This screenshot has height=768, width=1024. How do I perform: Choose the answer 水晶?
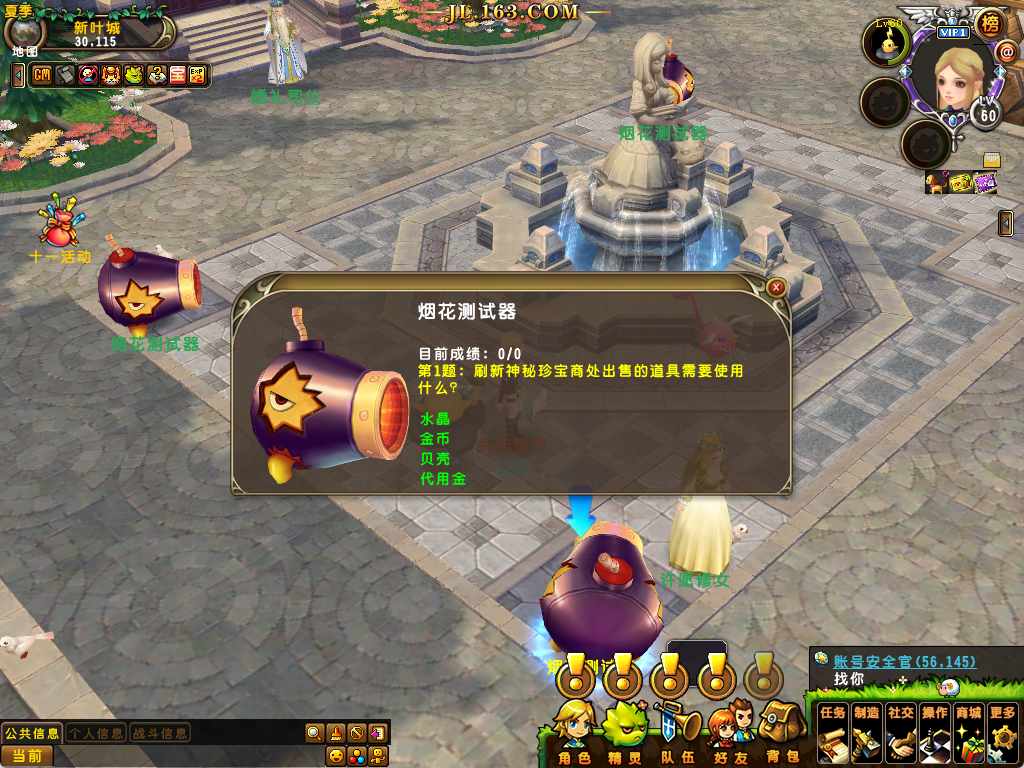coord(435,419)
